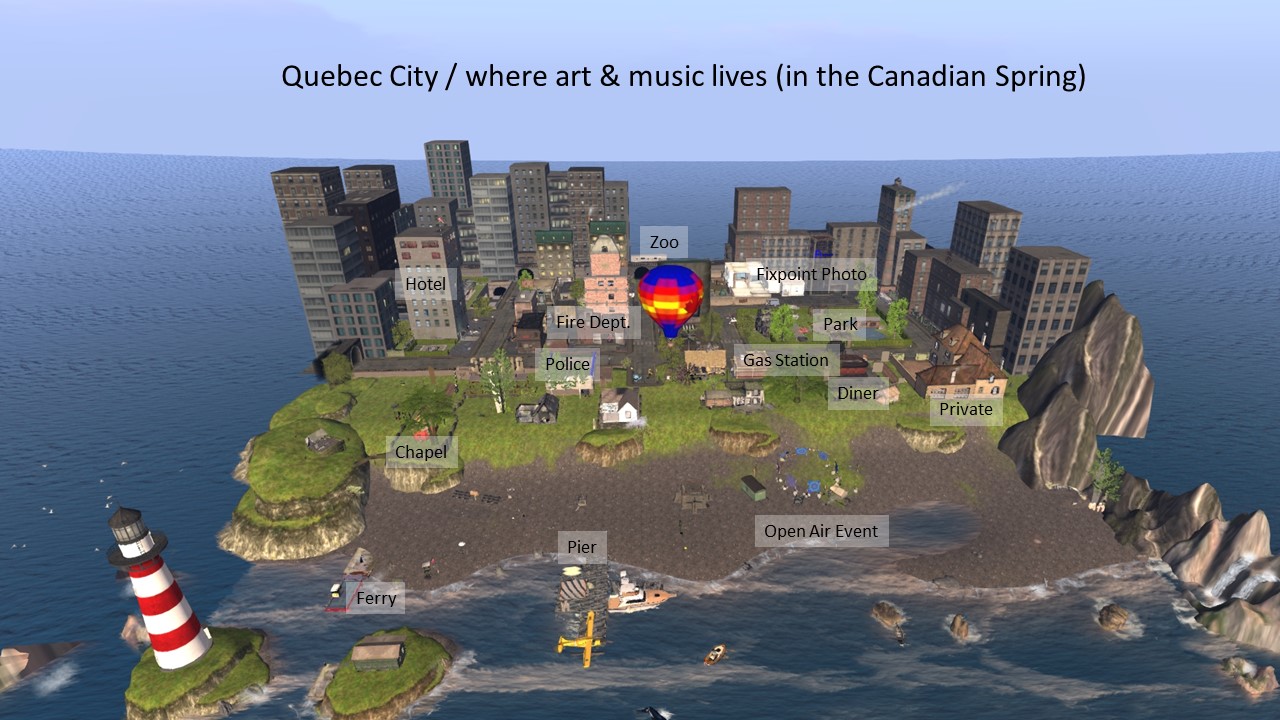Image resolution: width=1280 pixels, height=720 pixels.
Task: Open the Fixpoint Photo label
Action: point(811,274)
